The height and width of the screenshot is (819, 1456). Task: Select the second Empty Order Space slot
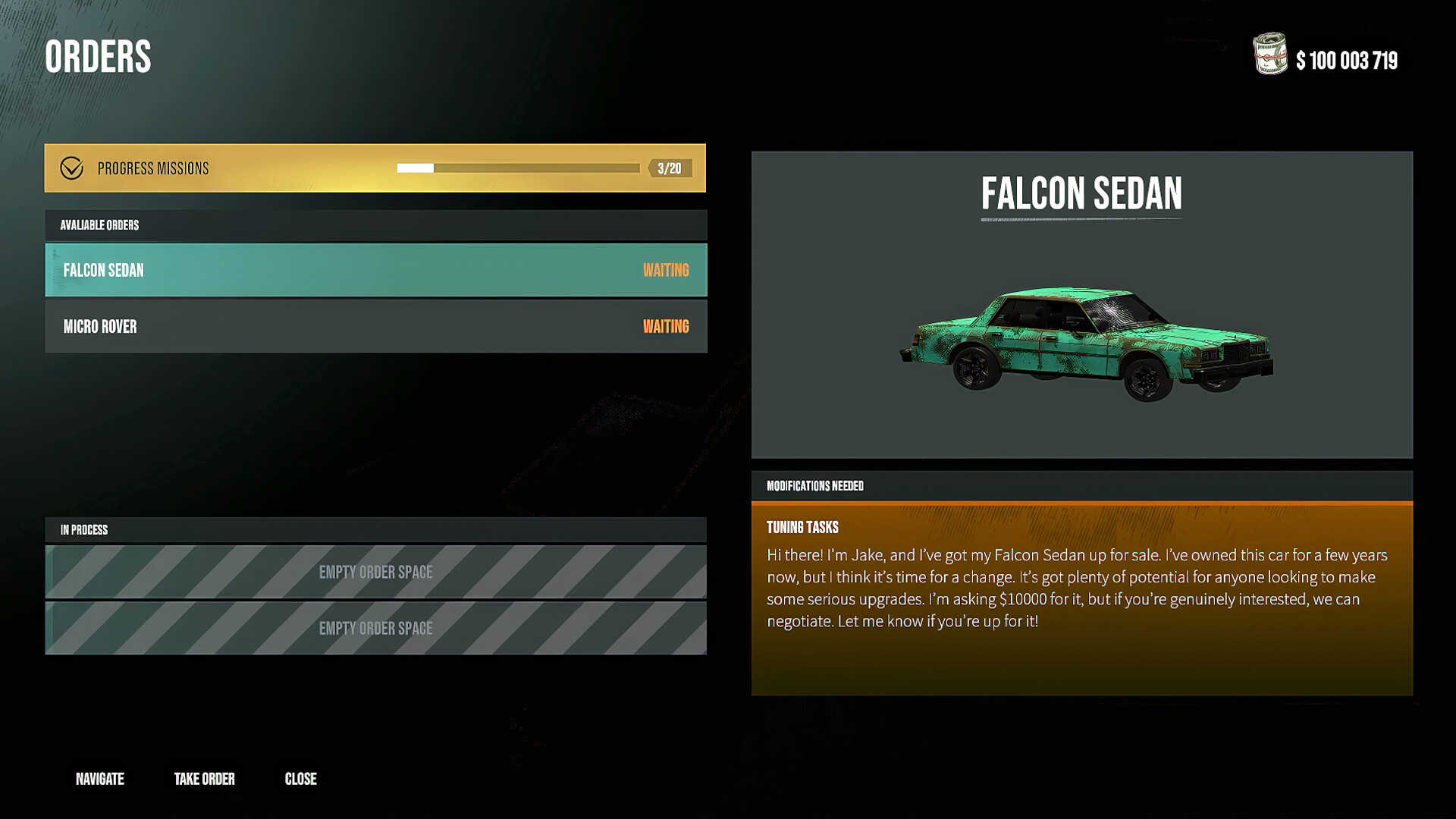pos(376,629)
